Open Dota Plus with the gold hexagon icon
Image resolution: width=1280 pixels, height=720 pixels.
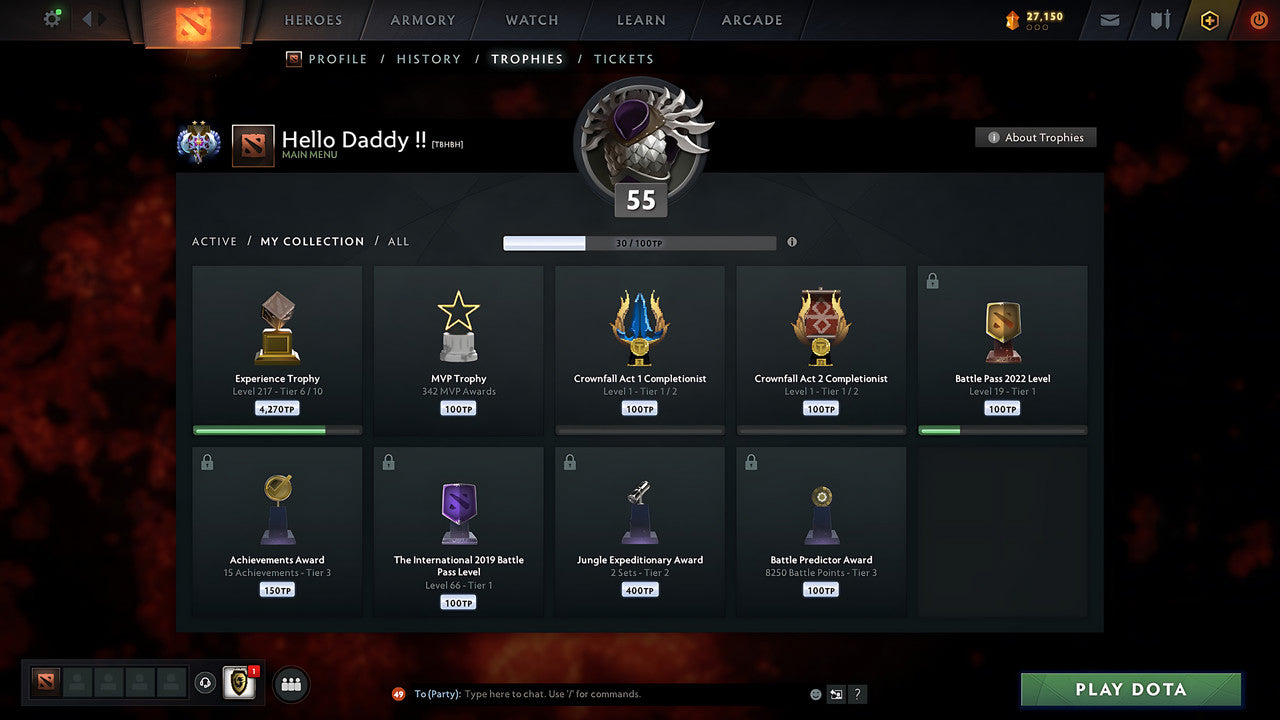coord(1209,20)
